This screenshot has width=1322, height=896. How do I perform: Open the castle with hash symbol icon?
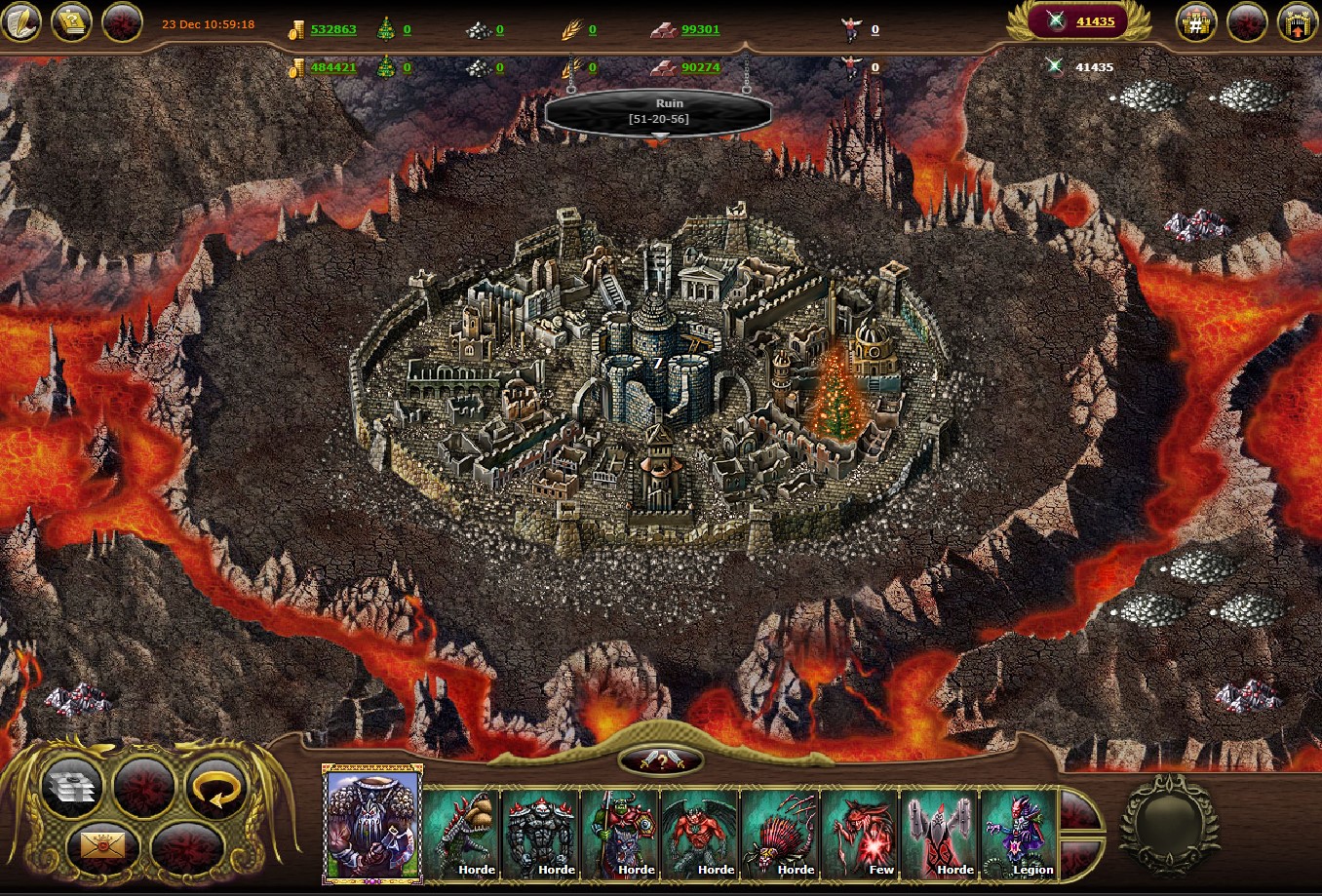click(1196, 22)
